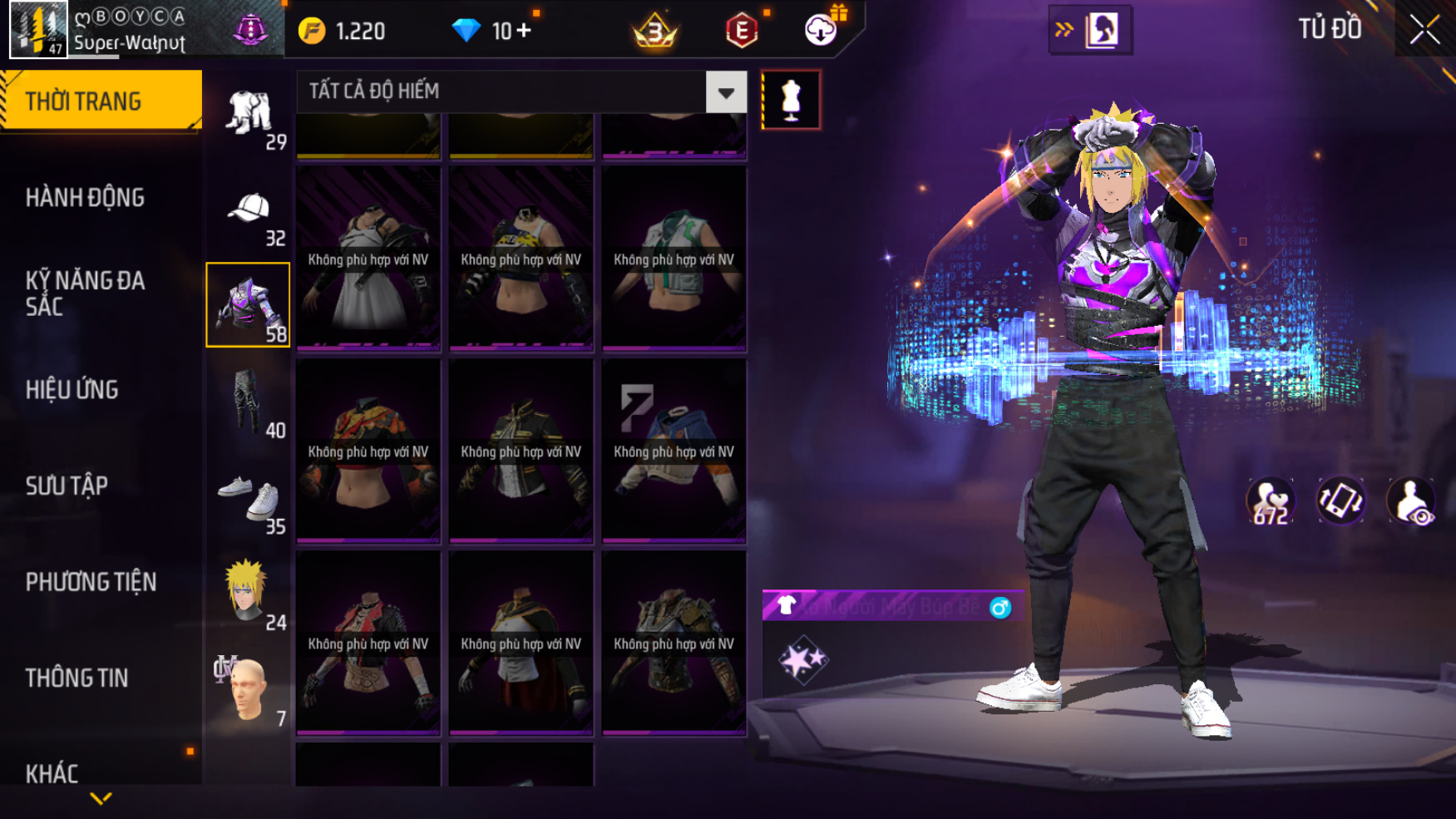Select Kỹ Năng Đa Sắc tab
Viewport: 1456px width, 819px height.
pyautogui.click(x=85, y=293)
